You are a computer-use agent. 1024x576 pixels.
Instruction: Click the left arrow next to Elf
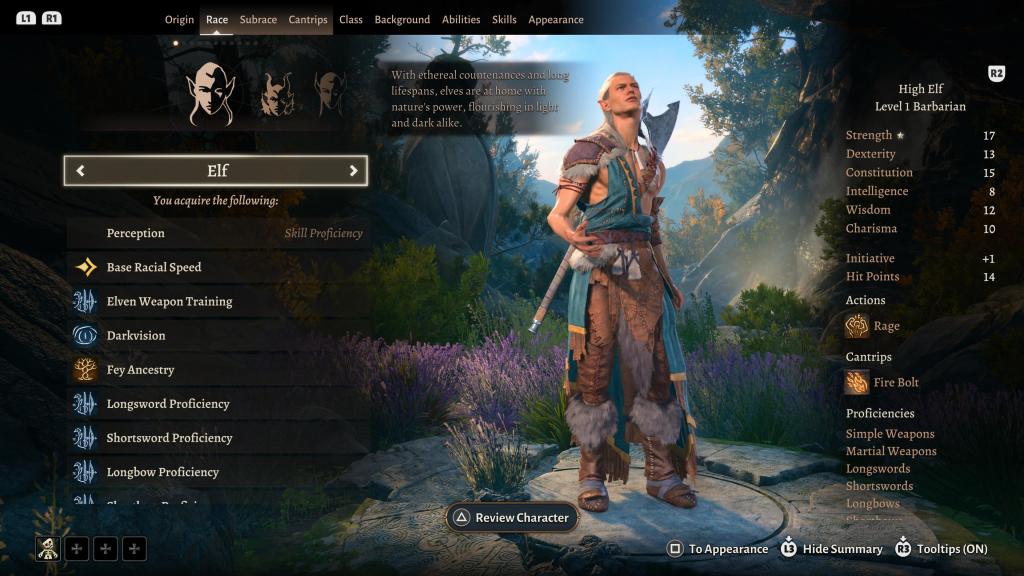point(80,171)
